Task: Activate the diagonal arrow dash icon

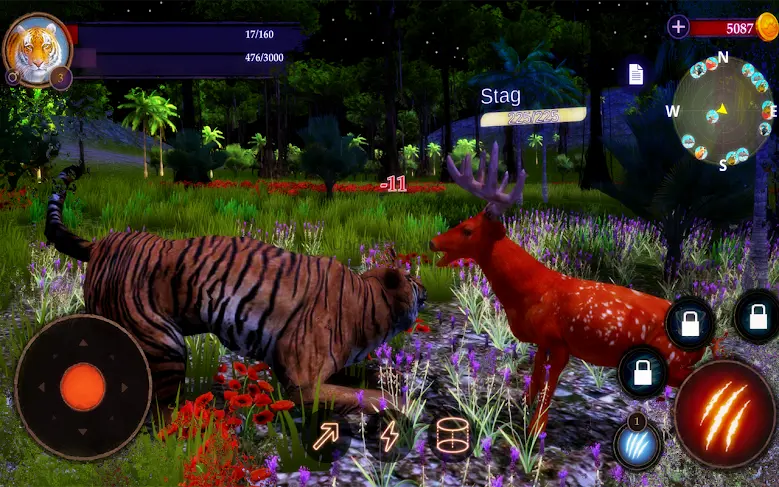Action: [326, 436]
